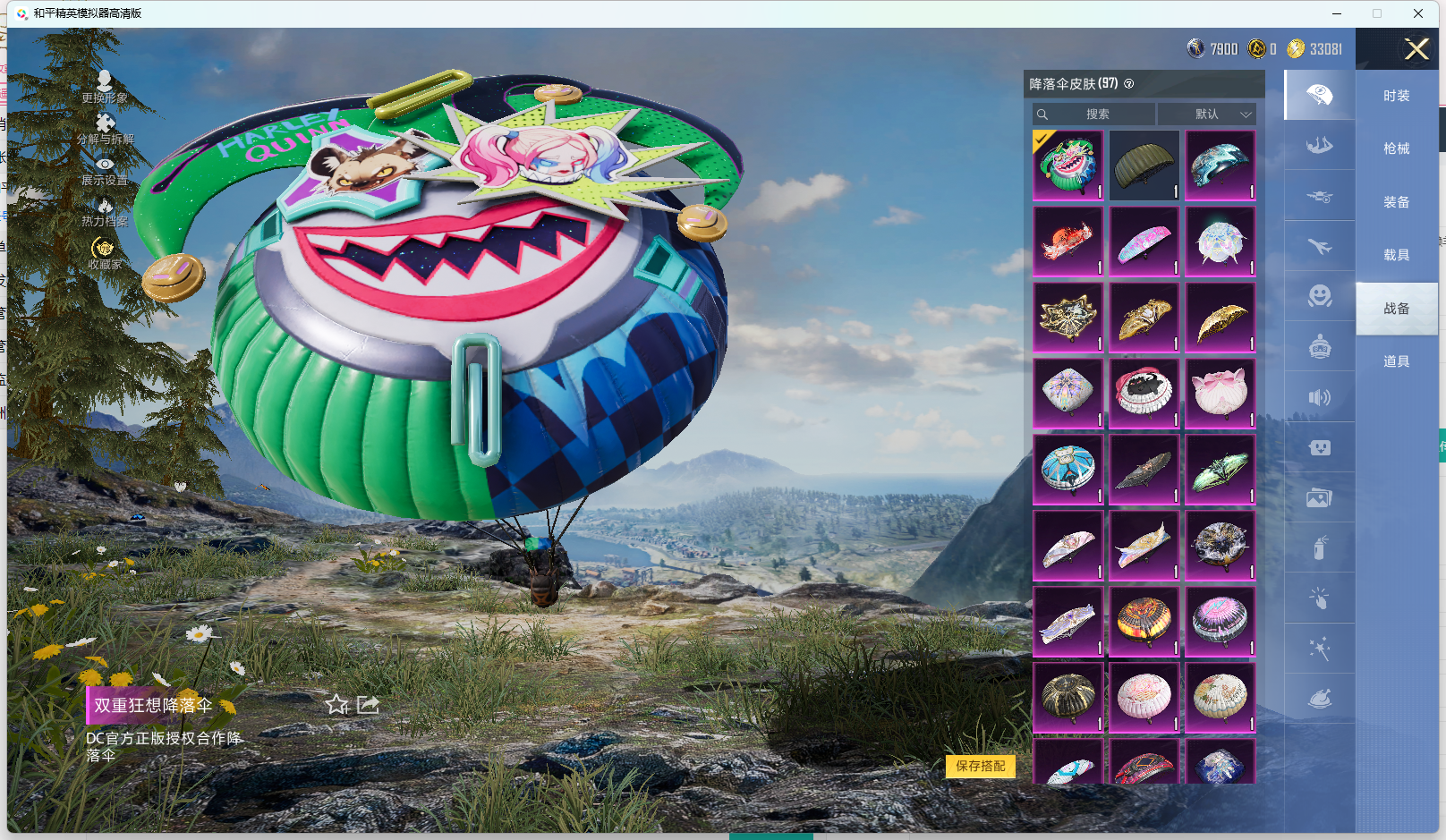The width and height of the screenshot is (1446, 840).
Task: Go to the 载具 vehicles tab
Action: (x=1396, y=255)
